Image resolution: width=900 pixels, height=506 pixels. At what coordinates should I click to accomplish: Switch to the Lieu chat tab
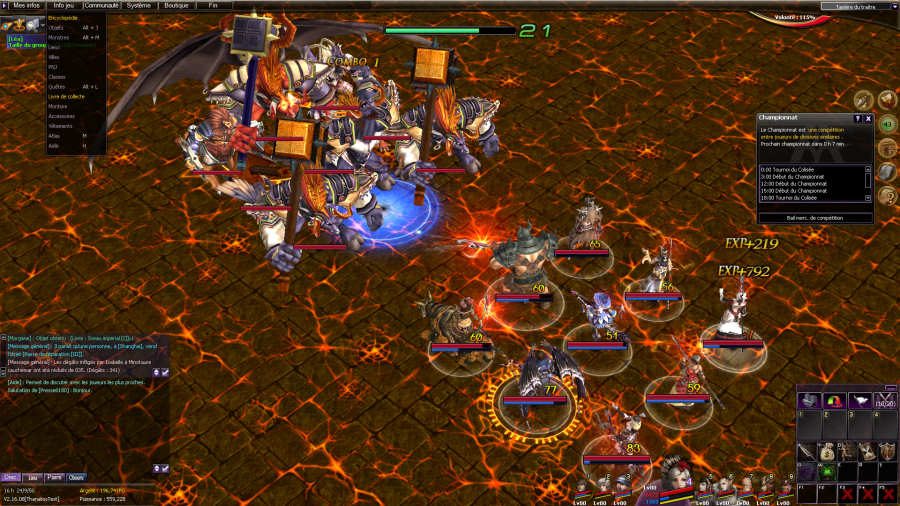(32, 478)
